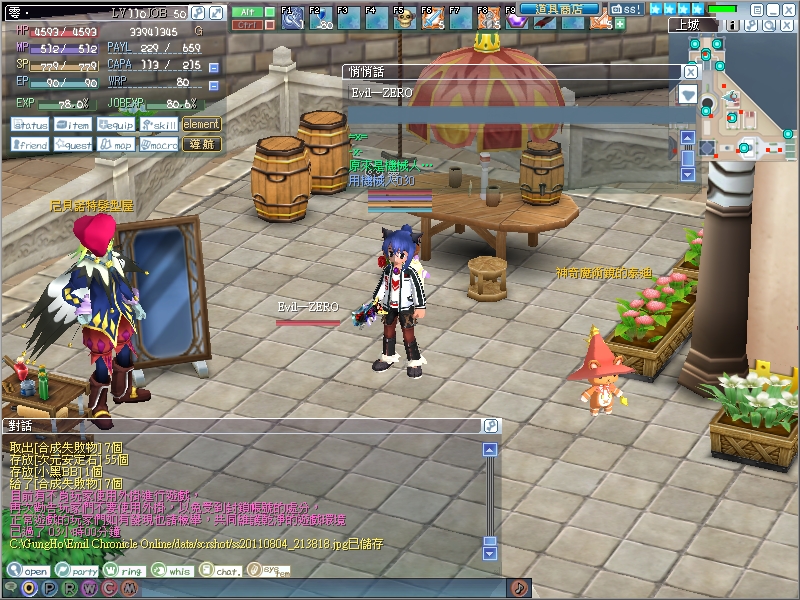Click the music note button in chat bar
800x600 pixels.
click(x=519, y=588)
